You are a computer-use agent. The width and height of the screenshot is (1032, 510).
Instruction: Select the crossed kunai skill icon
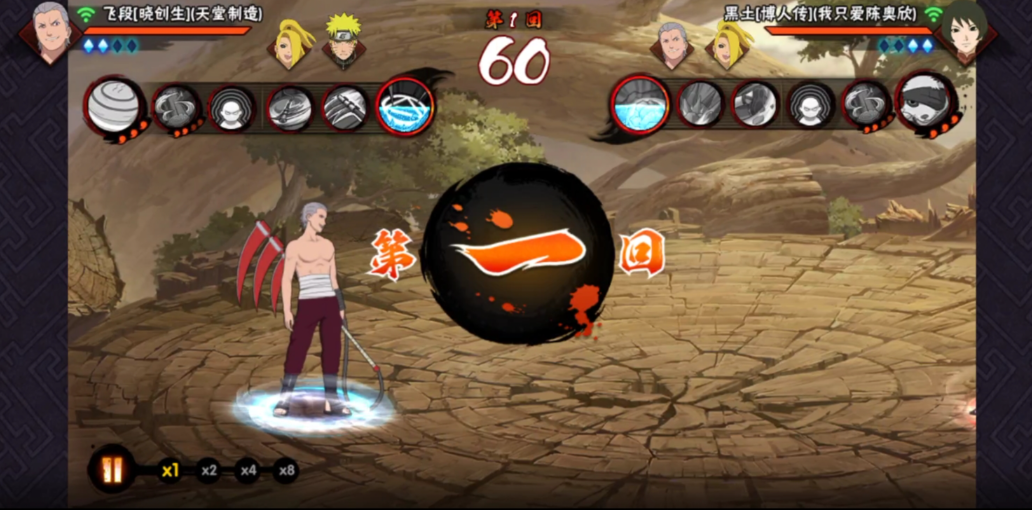(x=291, y=107)
